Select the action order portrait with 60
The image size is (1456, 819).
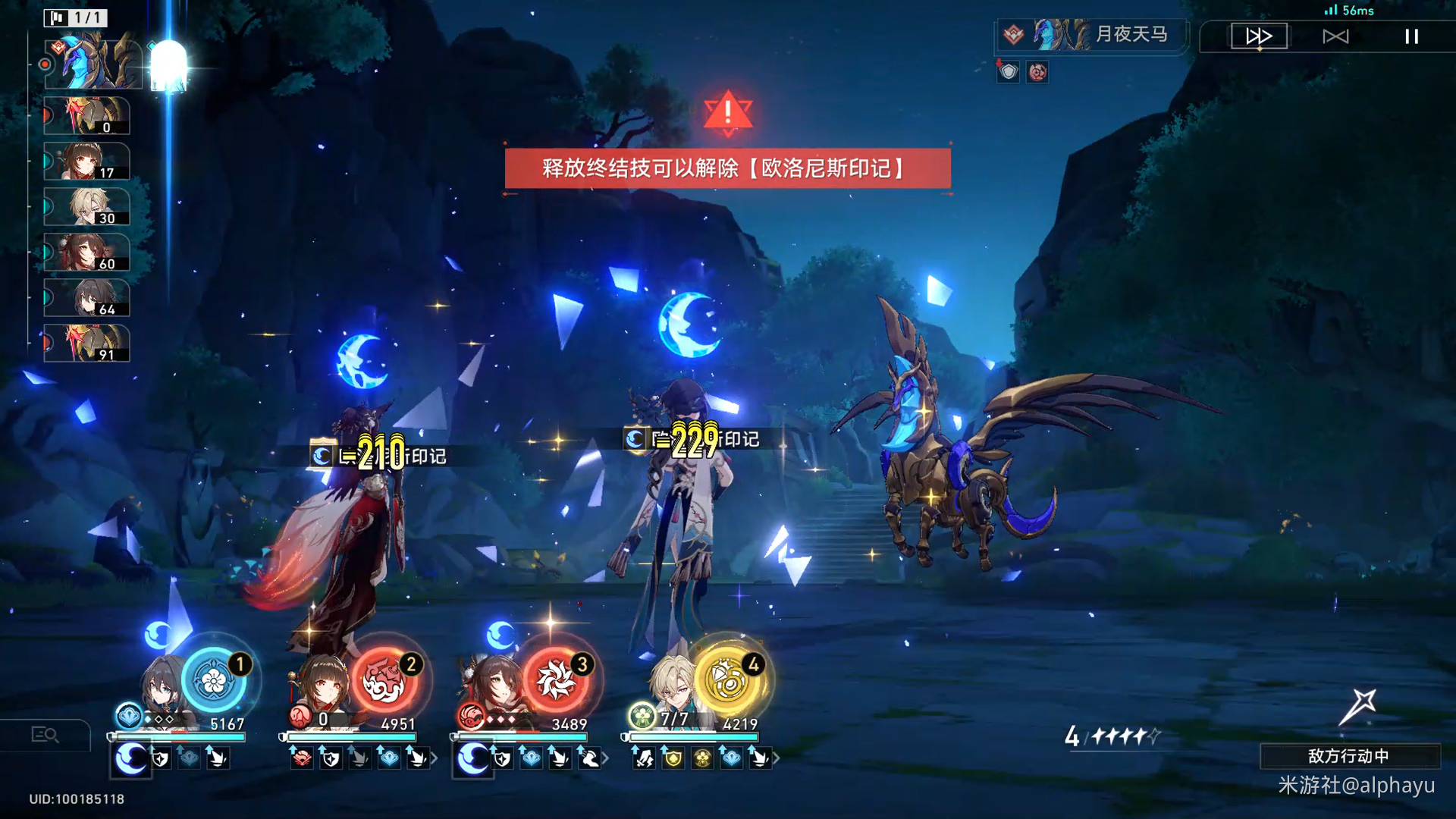[x=86, y=253]
